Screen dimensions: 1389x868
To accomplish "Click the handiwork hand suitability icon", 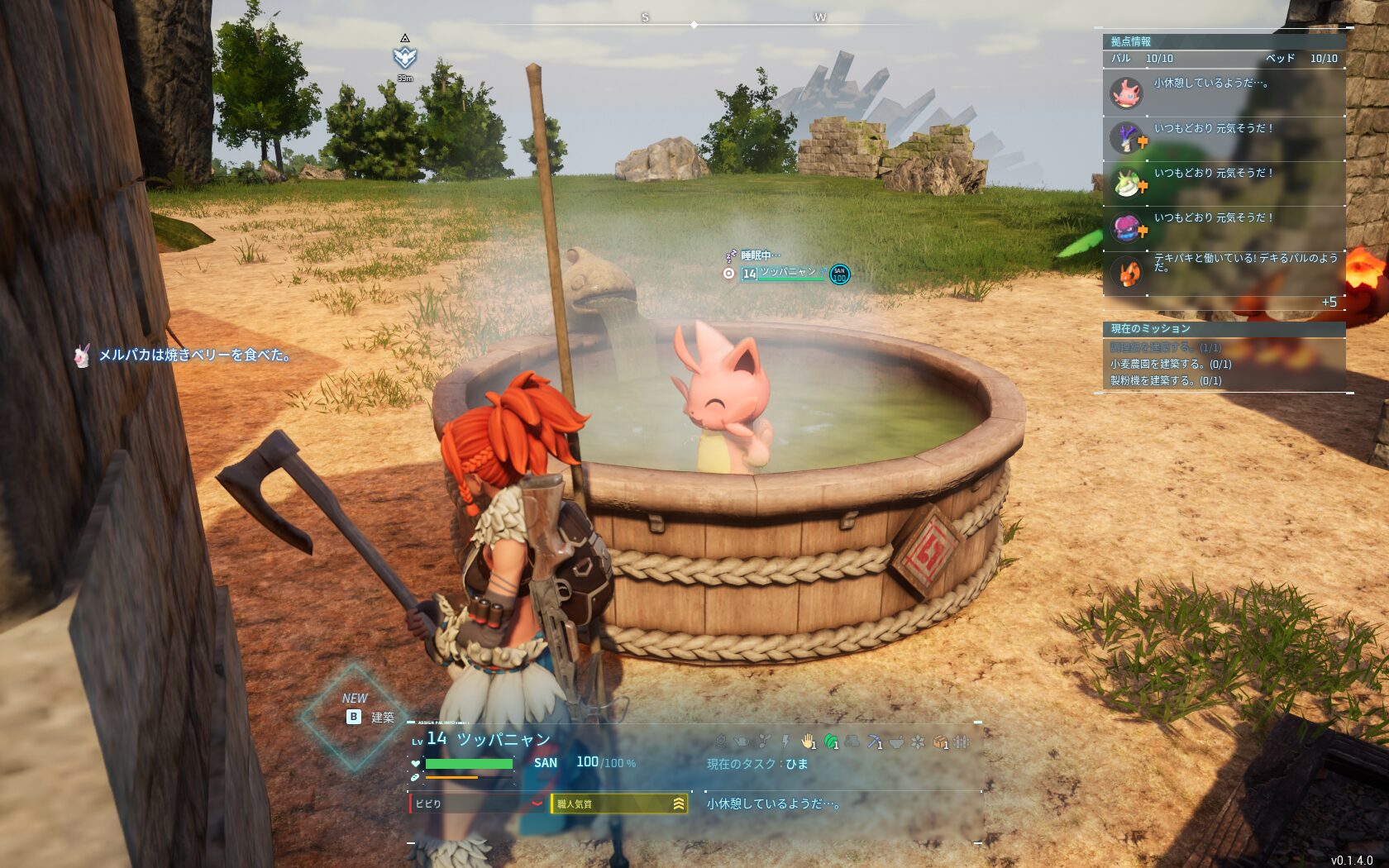I will [808, 742].
